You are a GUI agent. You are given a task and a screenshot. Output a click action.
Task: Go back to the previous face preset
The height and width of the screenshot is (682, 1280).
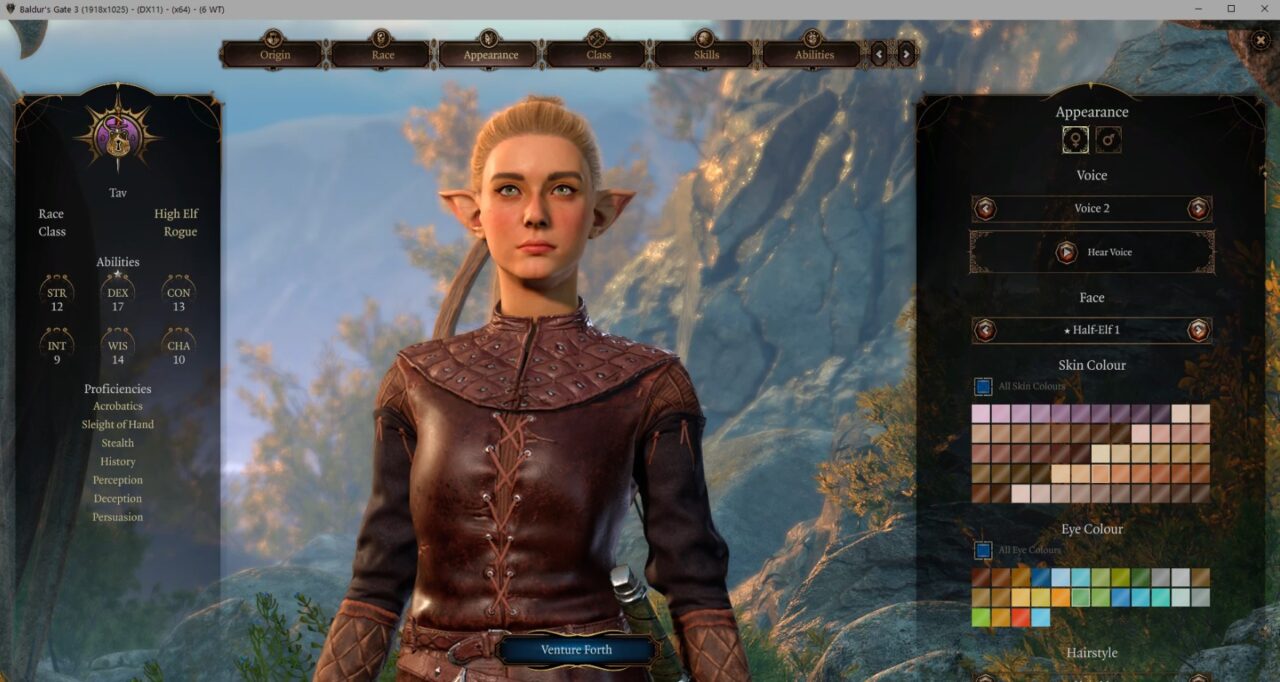click(986, 330)
